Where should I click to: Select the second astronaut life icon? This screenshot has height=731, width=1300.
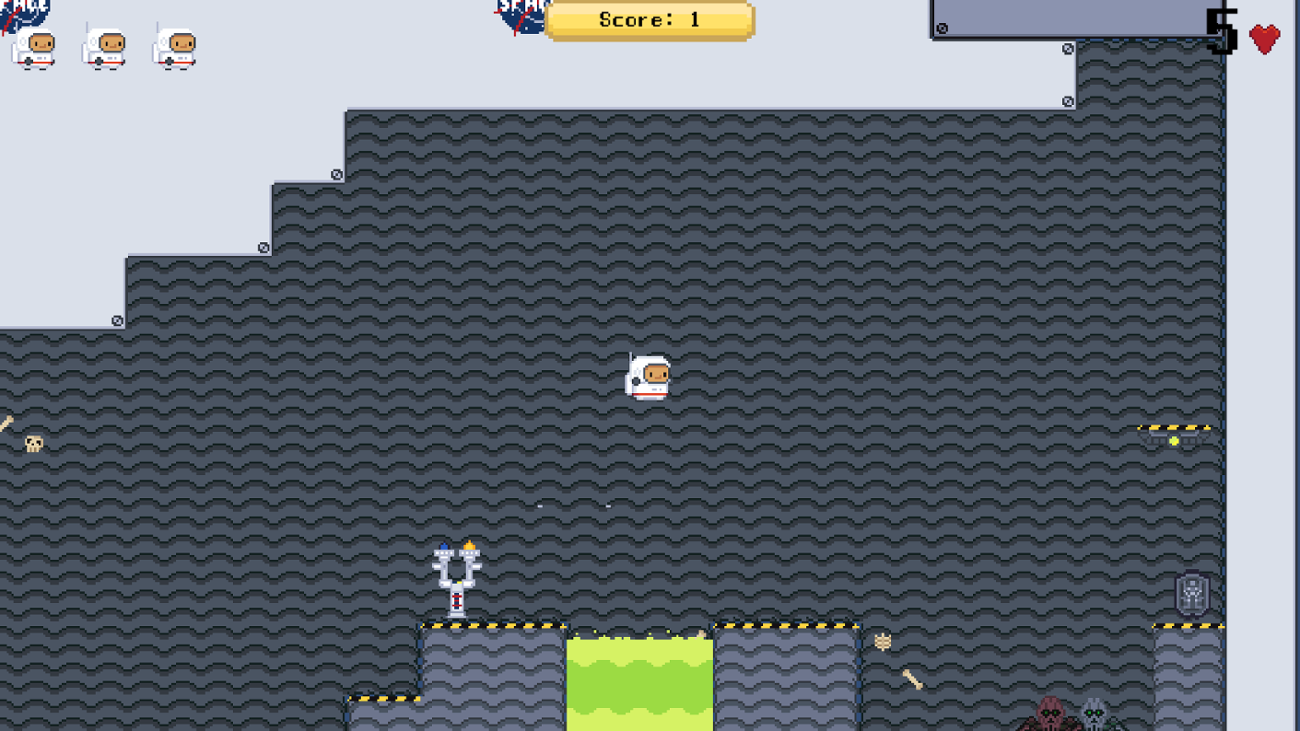click(103, 48)
